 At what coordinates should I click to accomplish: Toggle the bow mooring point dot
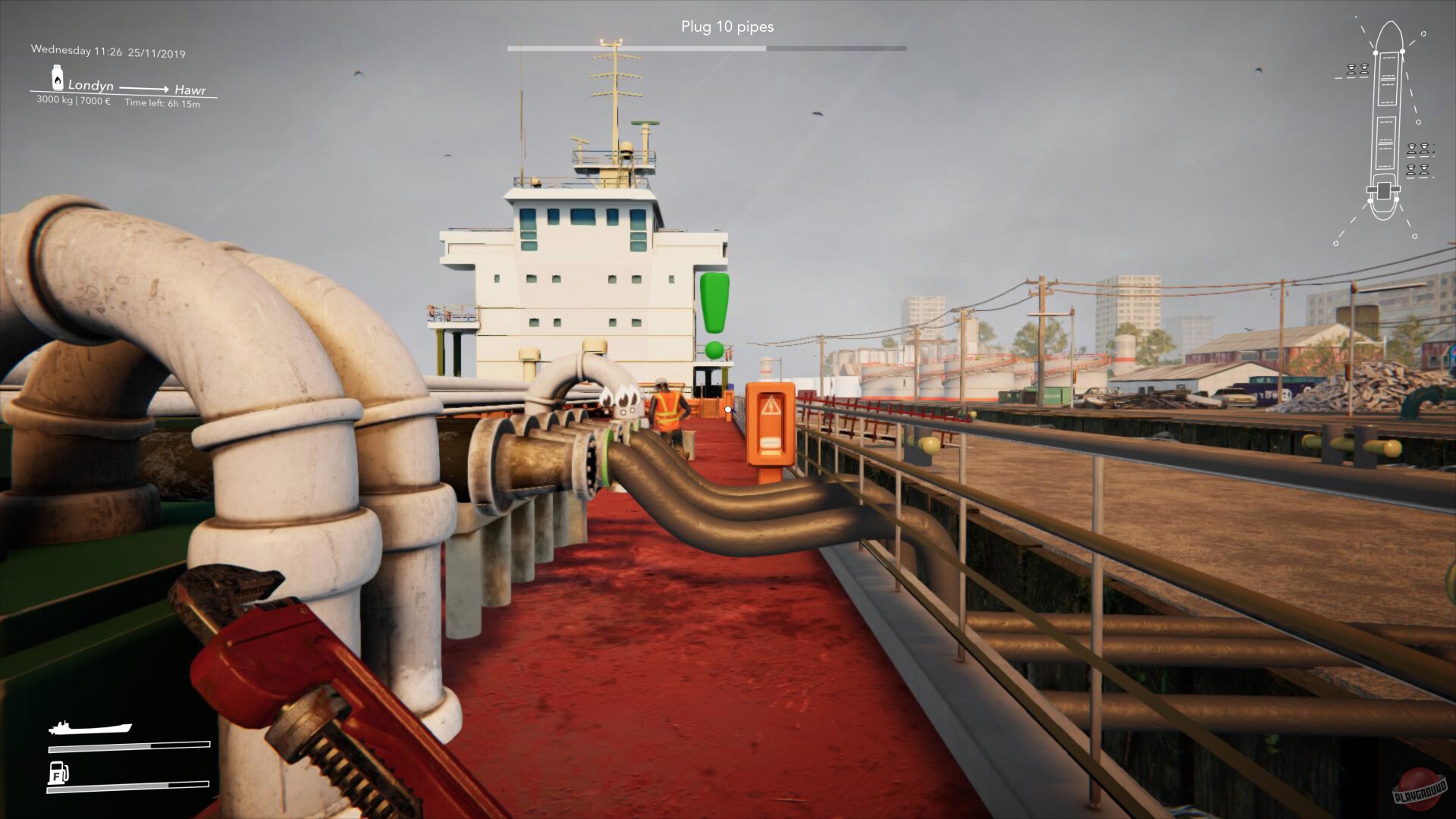[1376, 52]
